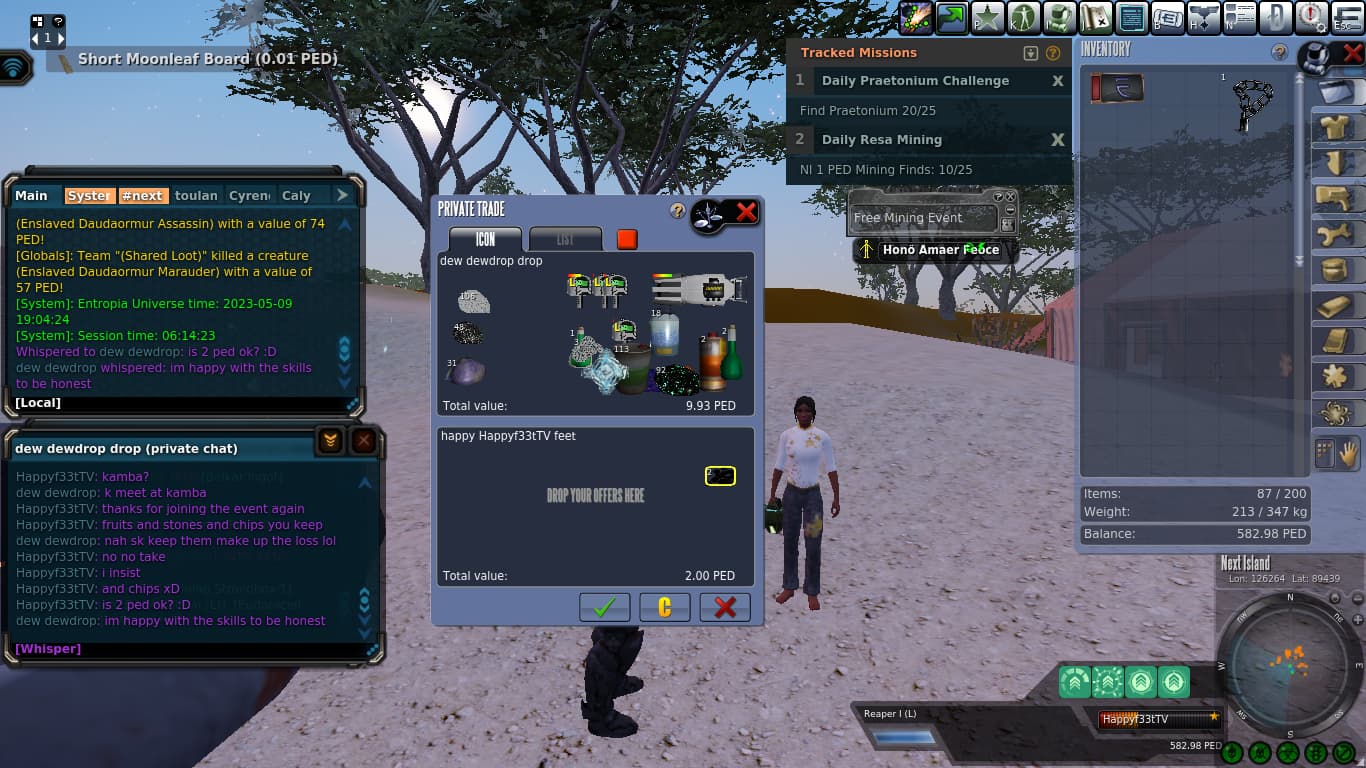The height and width of the screenshot is (768, 1366).
Task: Close the dew dewdrop private chat
Action: 364,441
